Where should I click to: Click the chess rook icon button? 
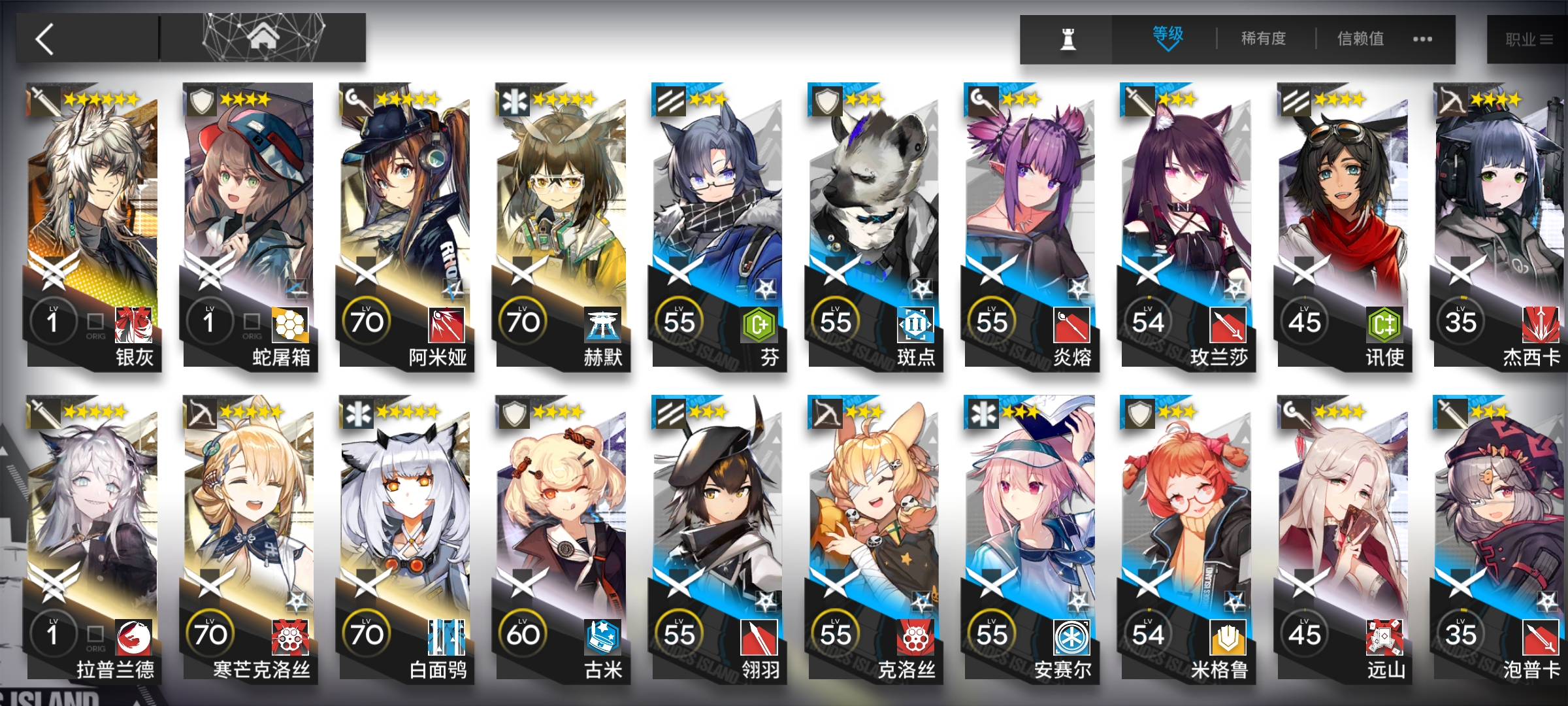coord(1068,40)
